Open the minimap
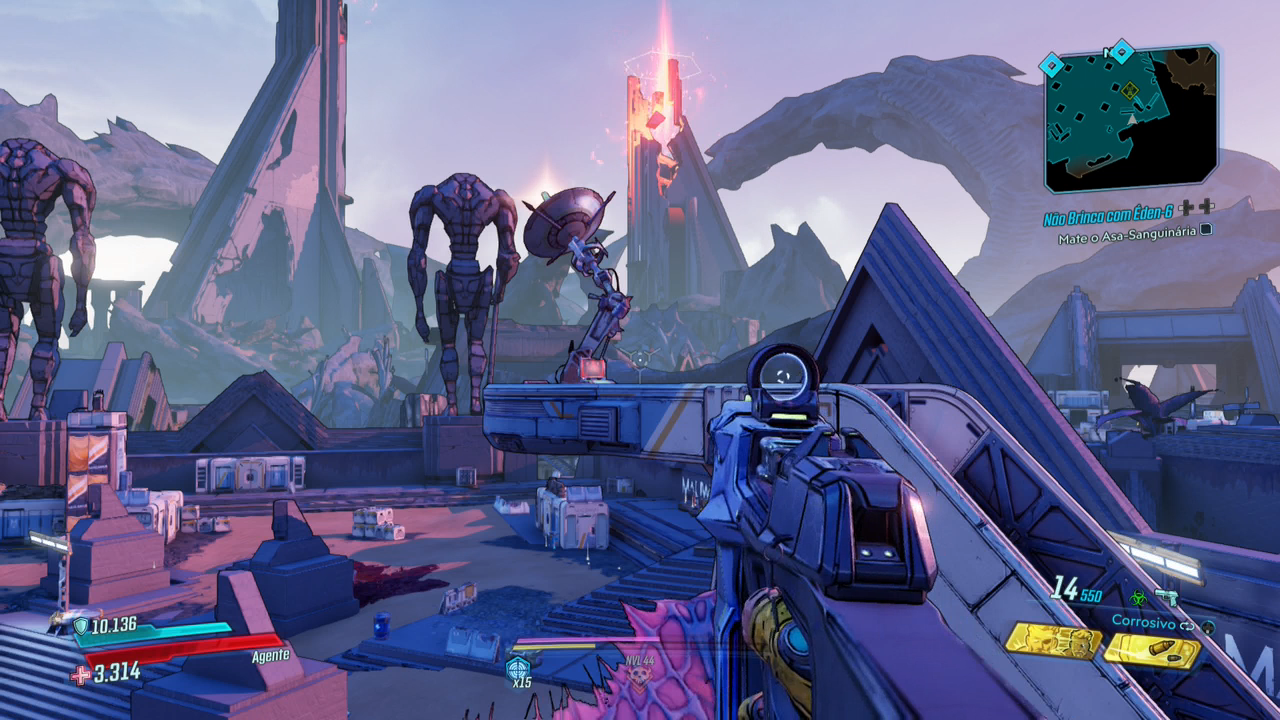Viewport: 1280px width, 720px height. pyautogui.click(x=1130, y=120)
